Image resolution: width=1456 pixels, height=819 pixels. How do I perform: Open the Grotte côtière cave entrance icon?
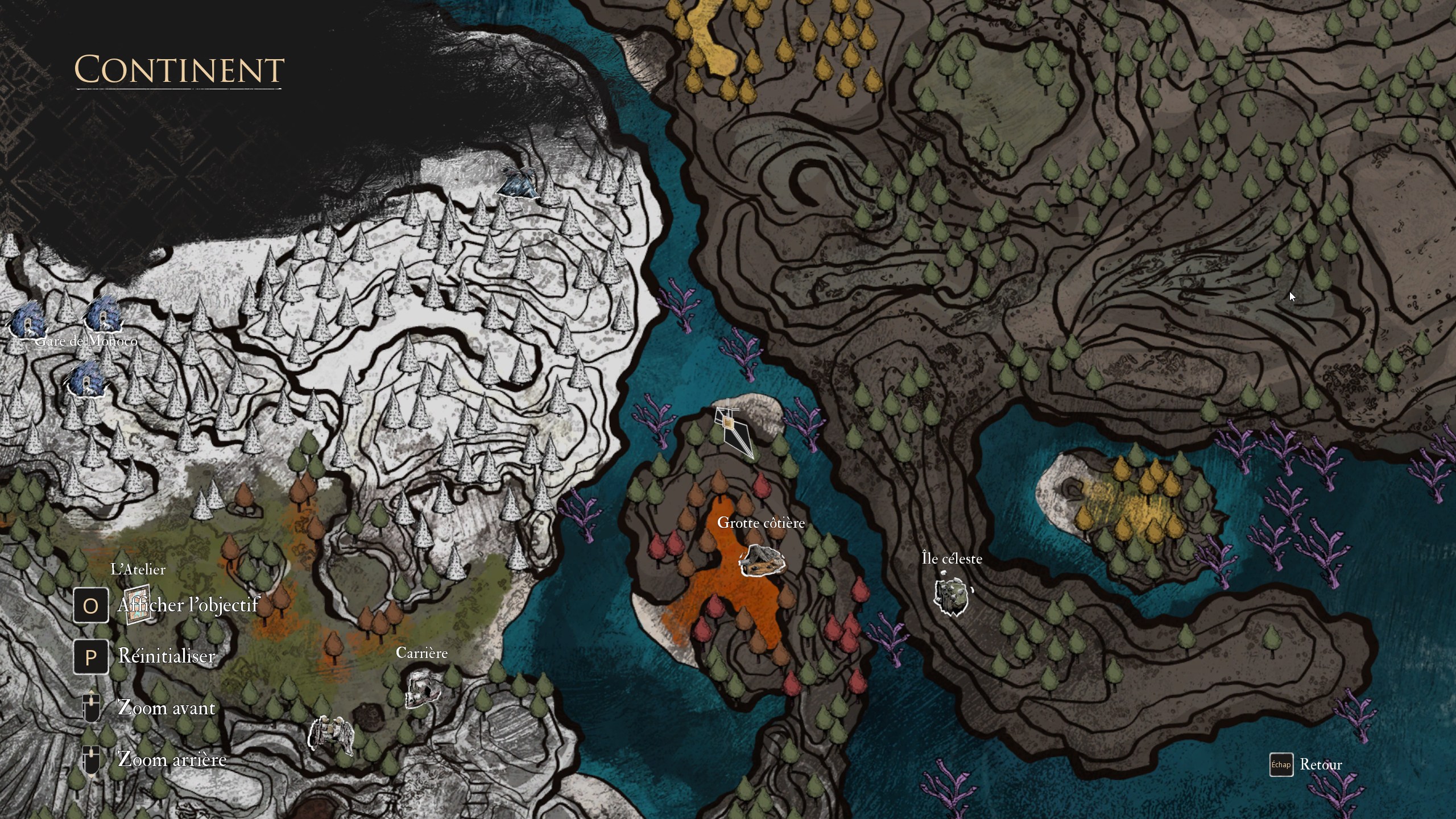762,560
